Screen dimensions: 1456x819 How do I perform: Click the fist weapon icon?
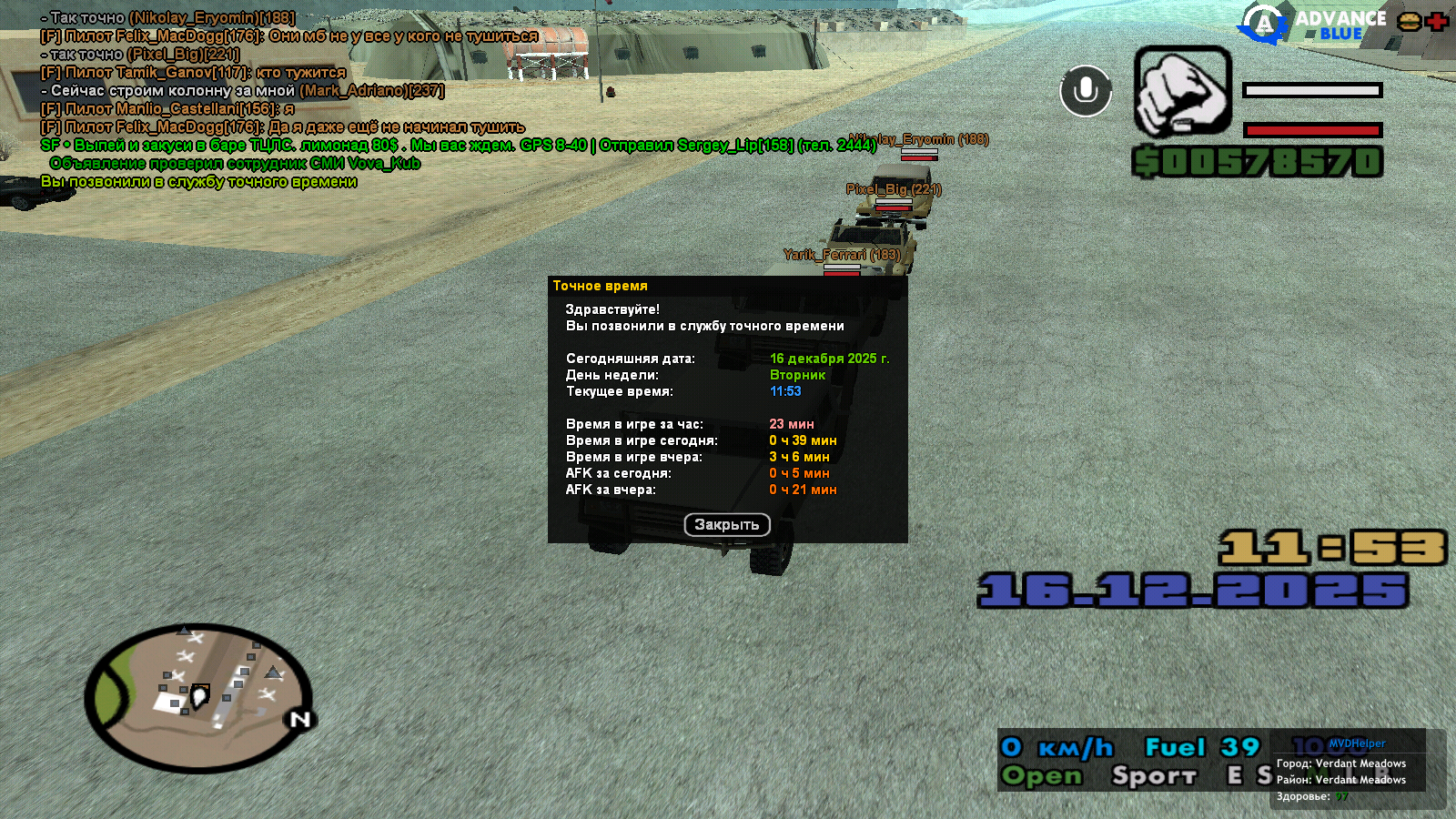(x=1182, y=91)
